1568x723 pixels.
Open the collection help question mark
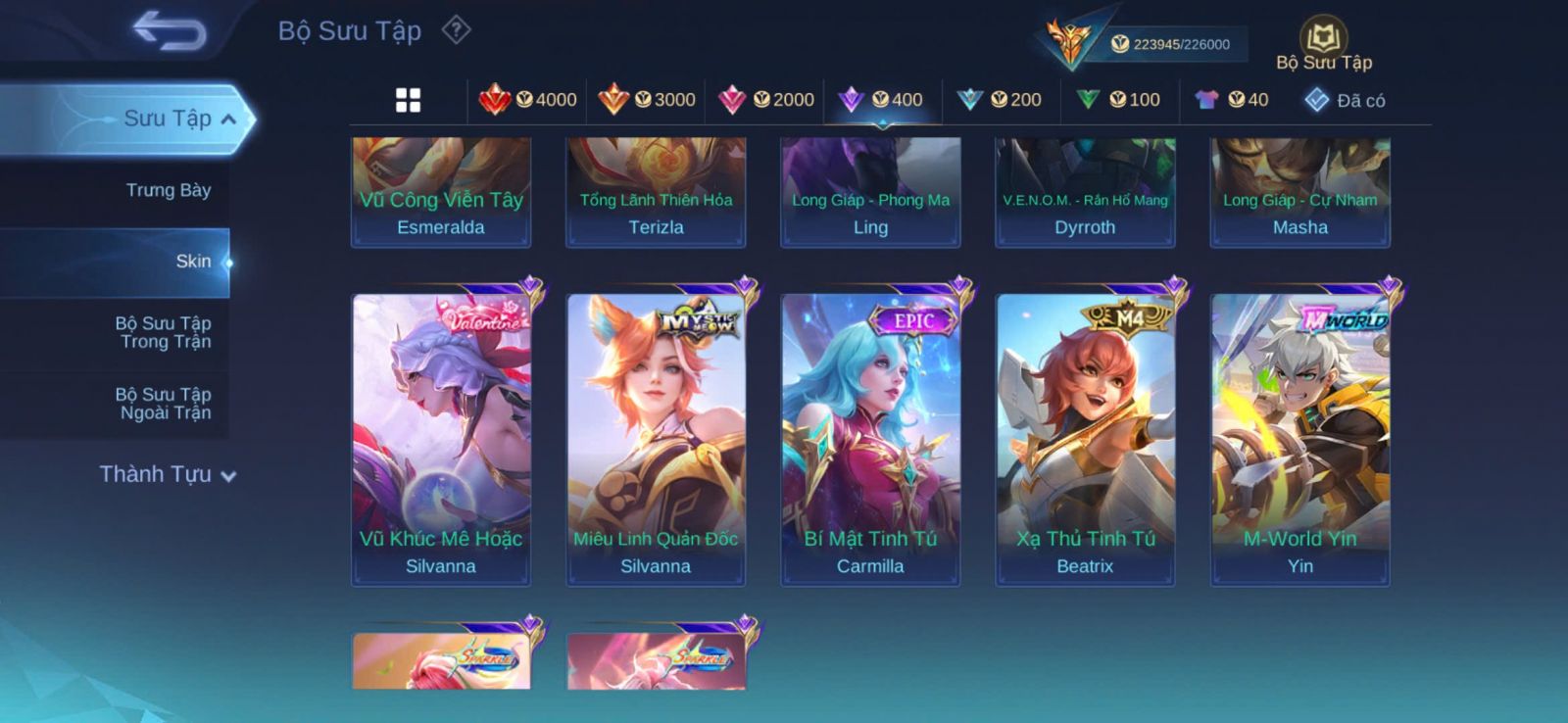click(x=456, y=30)
